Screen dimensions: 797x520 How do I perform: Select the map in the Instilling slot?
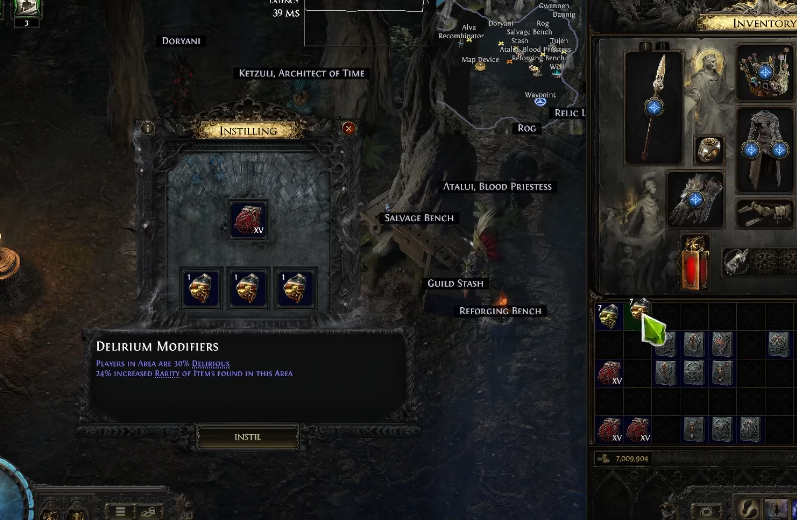pyautogui.click(x=248, y=219)
